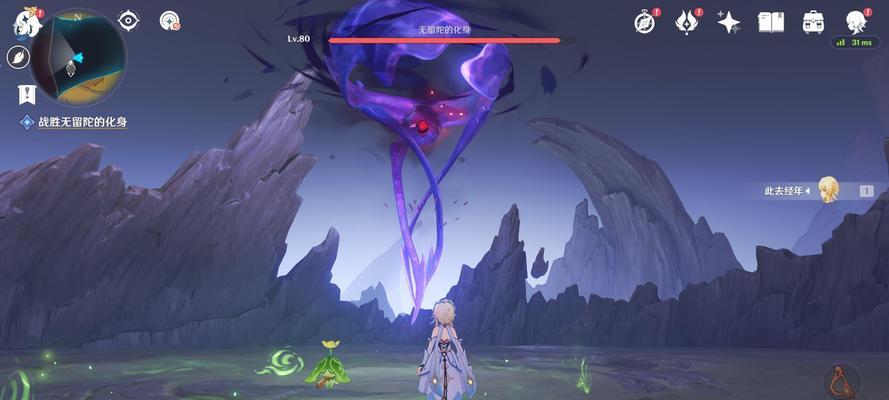Select the 战胜无留陀的化身 quest objective

point(82,122)
